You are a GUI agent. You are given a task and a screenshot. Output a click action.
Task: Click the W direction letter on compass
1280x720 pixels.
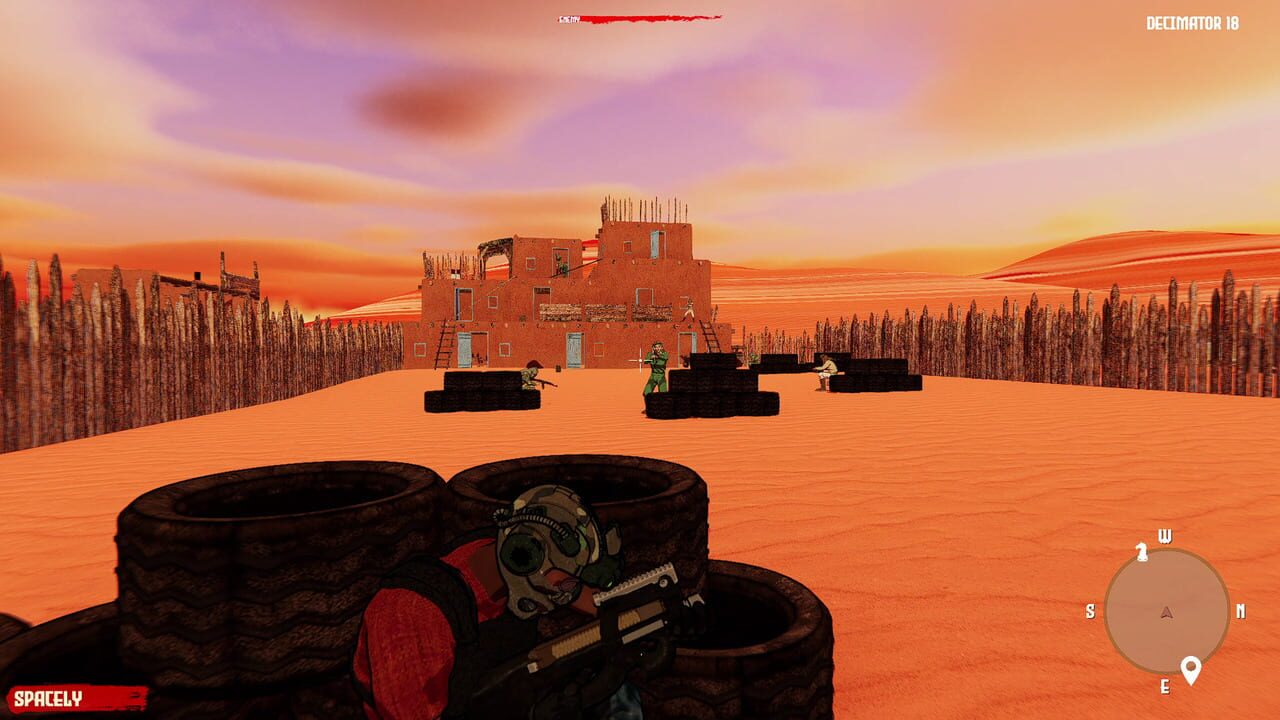click(1166, 534)
